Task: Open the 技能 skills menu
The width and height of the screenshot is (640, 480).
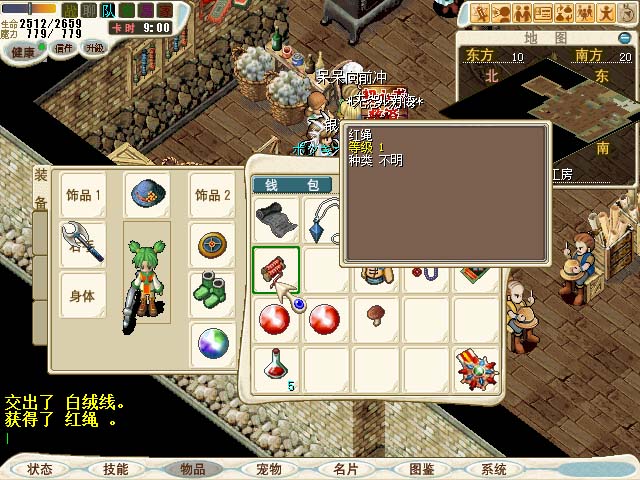Action: point(115,469)
